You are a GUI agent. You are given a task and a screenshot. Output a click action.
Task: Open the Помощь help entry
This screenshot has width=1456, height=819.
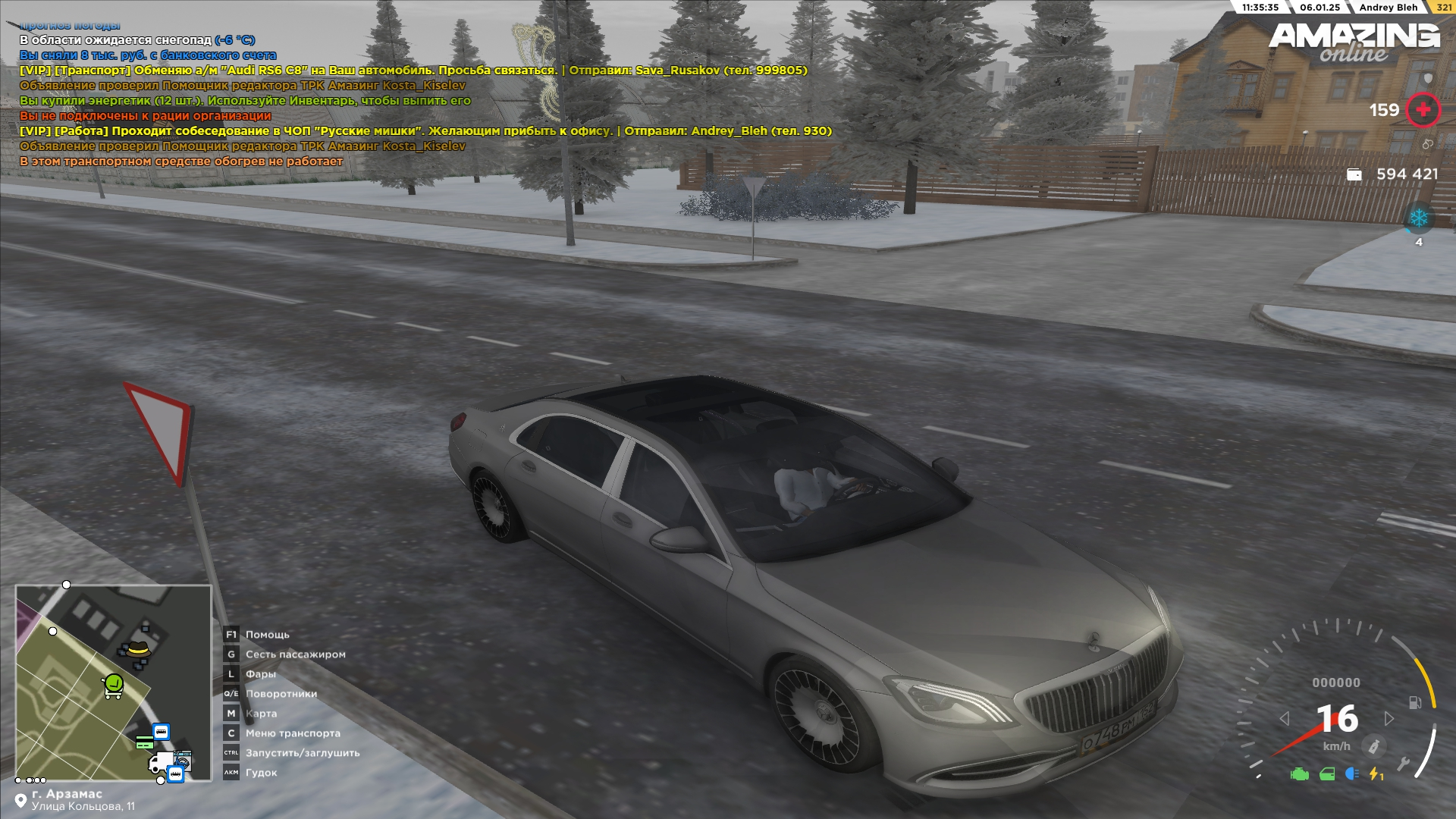(x=267, y=635)
